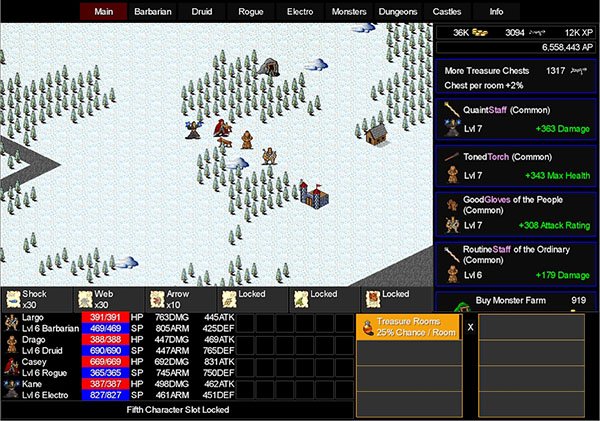This screenshot has width=600, height=421.
Task: Select the Main tab
Action: click(x=103, y=12)
